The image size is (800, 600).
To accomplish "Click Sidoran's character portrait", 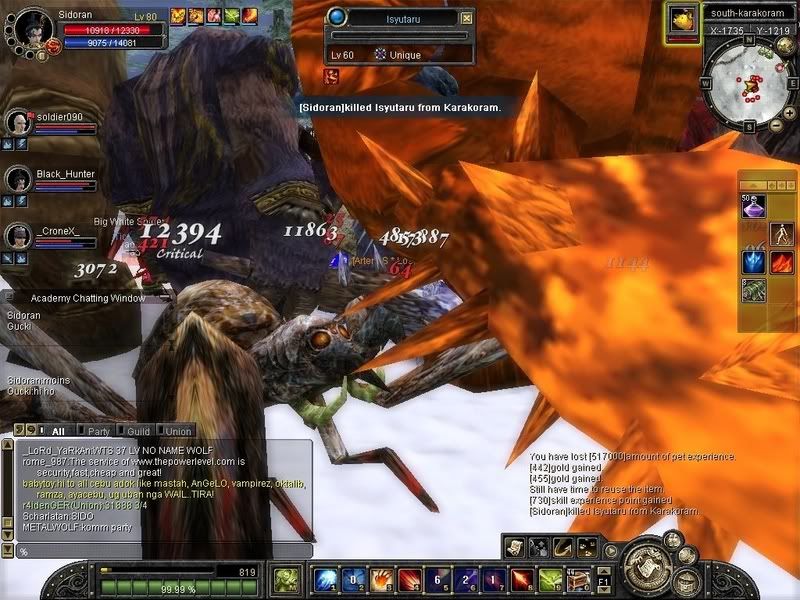I will [x=27, y=28].
